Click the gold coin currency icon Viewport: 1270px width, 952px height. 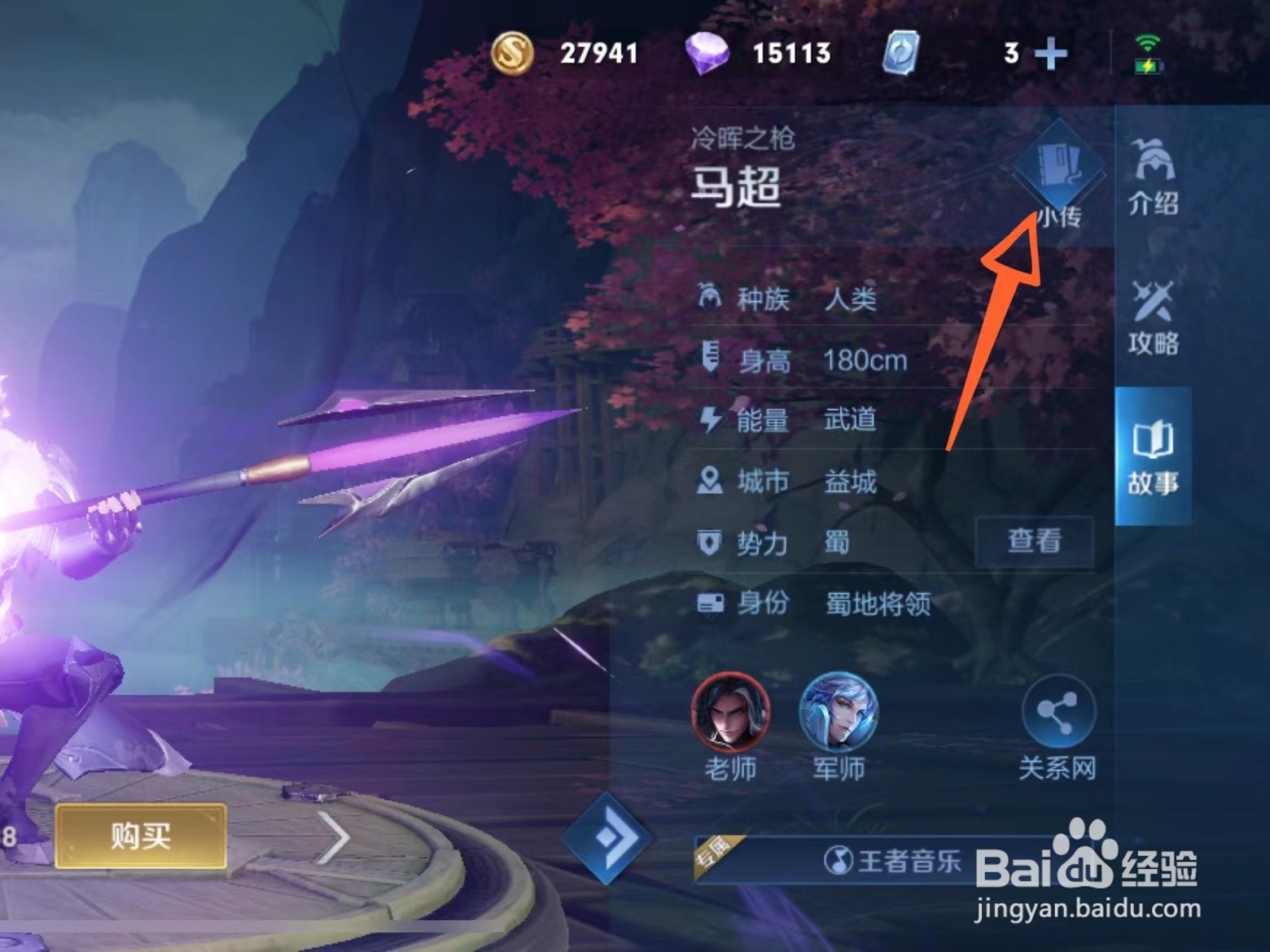(x=511, y=54)
